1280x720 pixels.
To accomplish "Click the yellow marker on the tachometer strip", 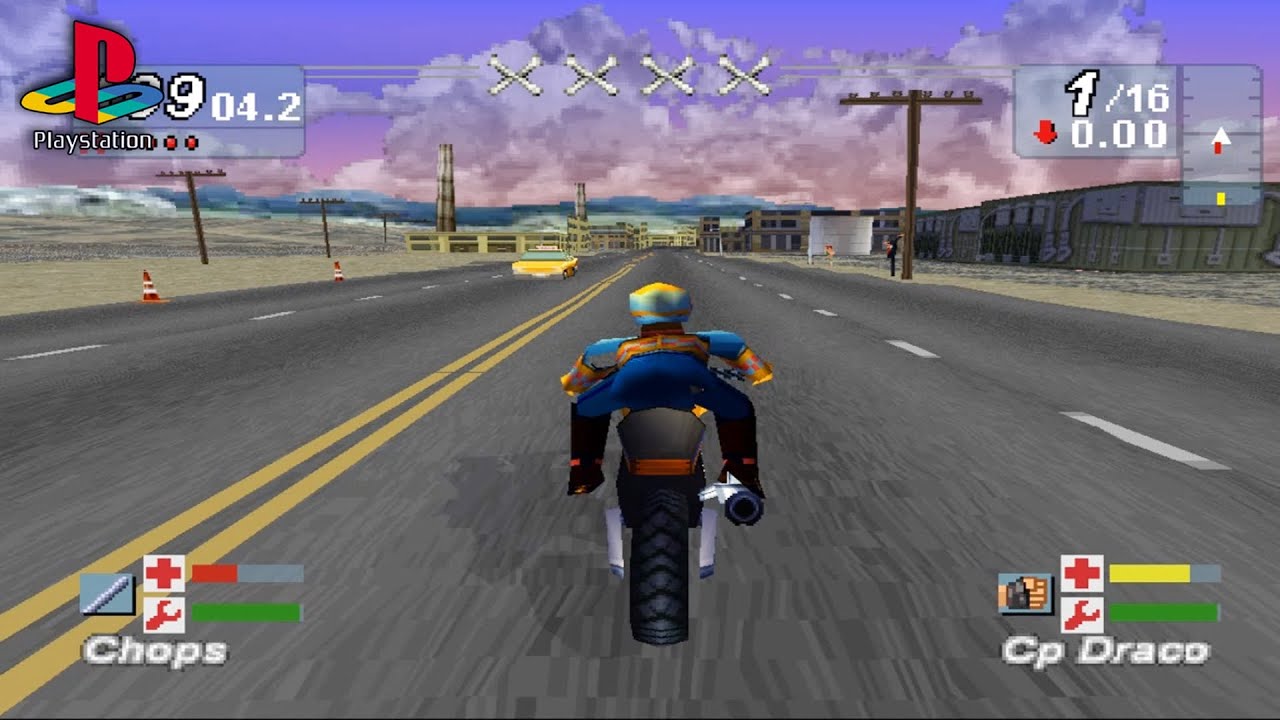I will coord(1221,198).
